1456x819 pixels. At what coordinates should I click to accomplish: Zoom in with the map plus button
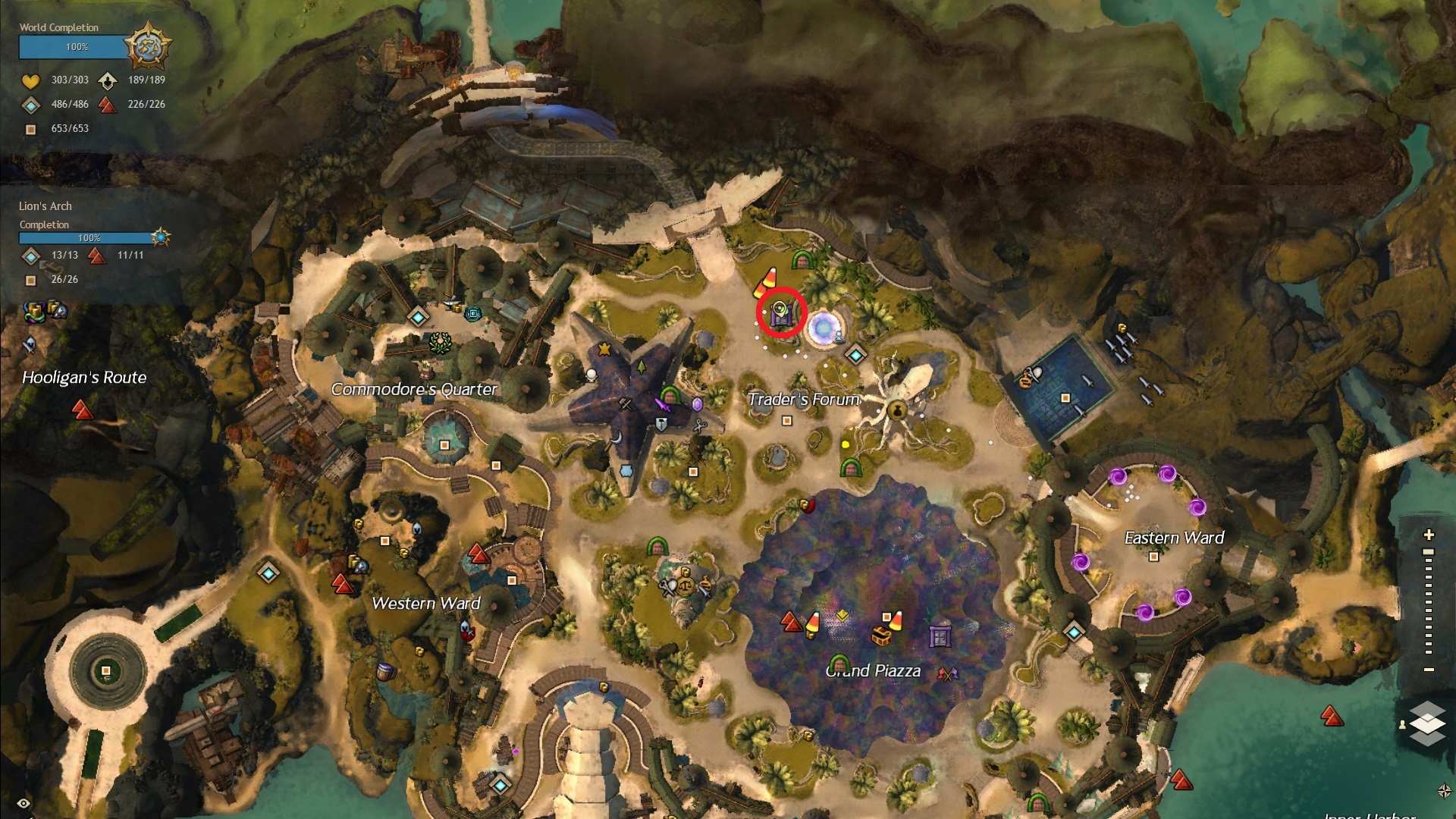(x=1429, y=535)
